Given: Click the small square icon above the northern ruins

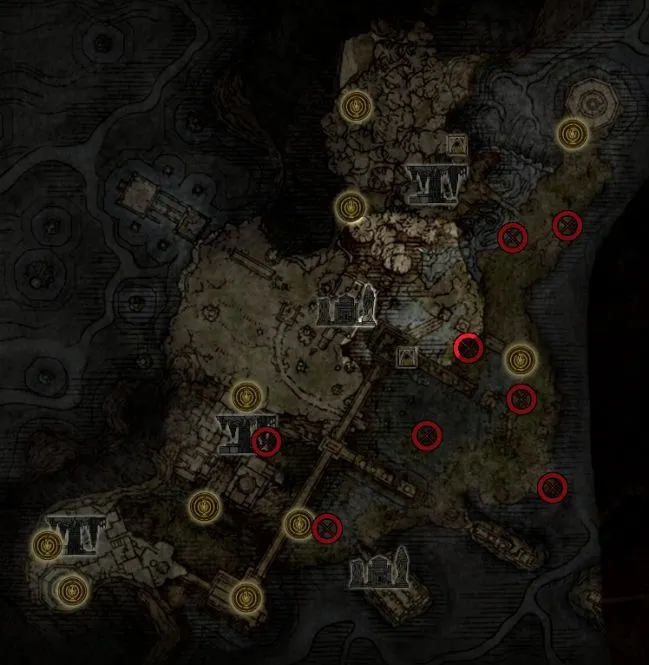Looking at the screenshot, I should [x=457, y=144].
